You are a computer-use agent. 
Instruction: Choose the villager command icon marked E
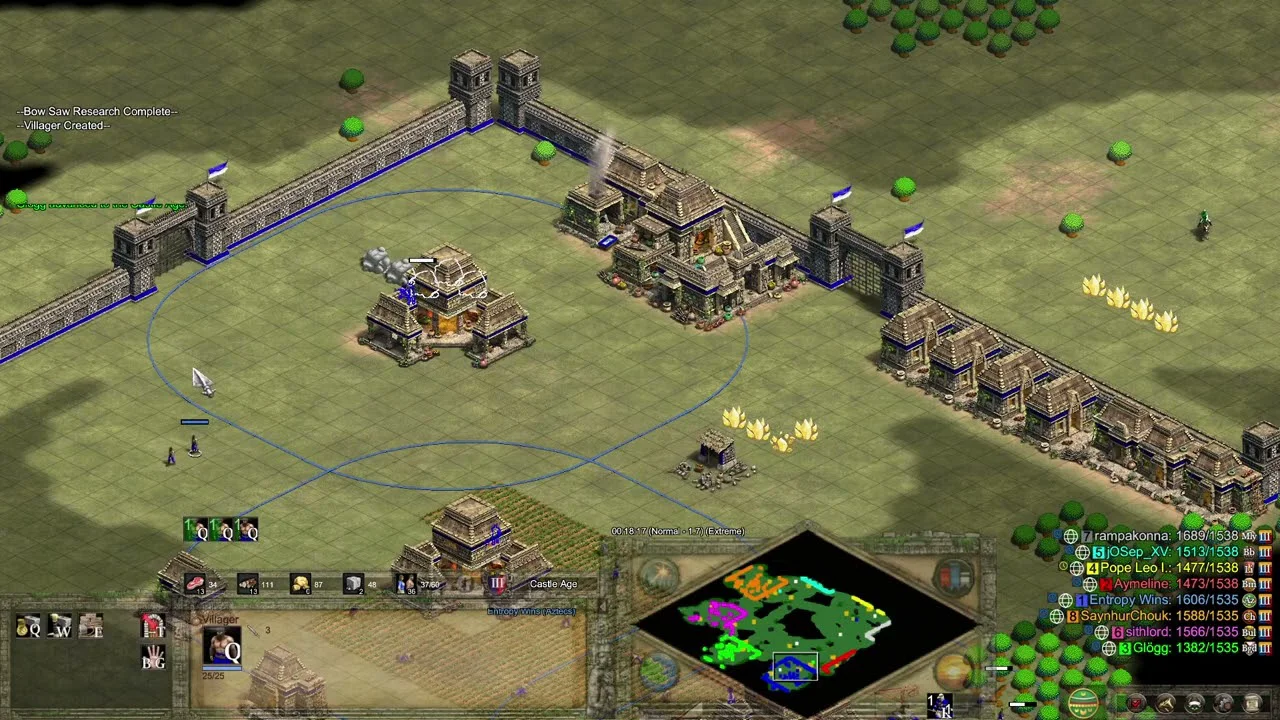pyautogui.click(x=91, y=627)
